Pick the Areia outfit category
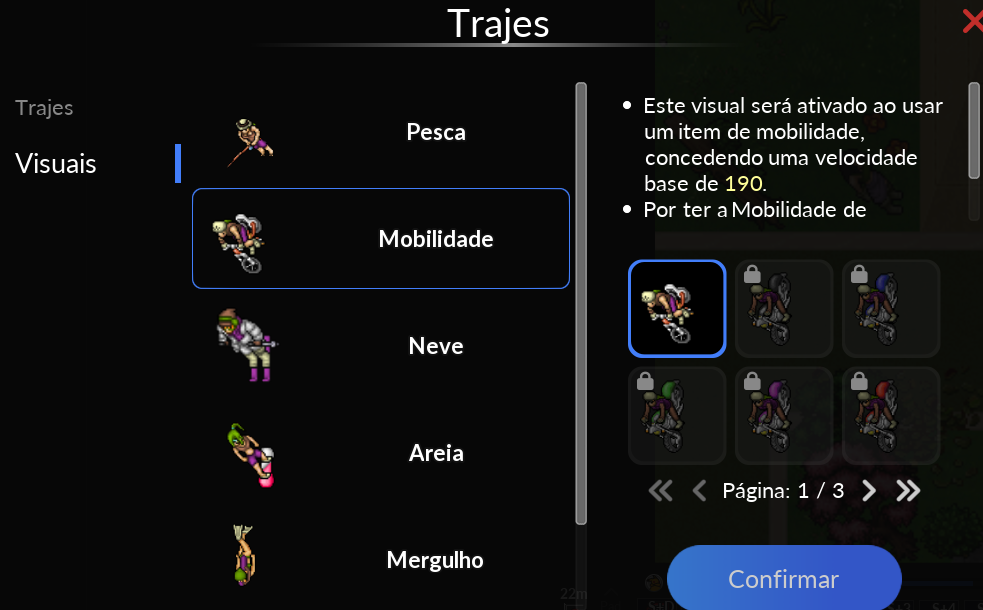This screenshot has width=983, height=610. (380, 453)
